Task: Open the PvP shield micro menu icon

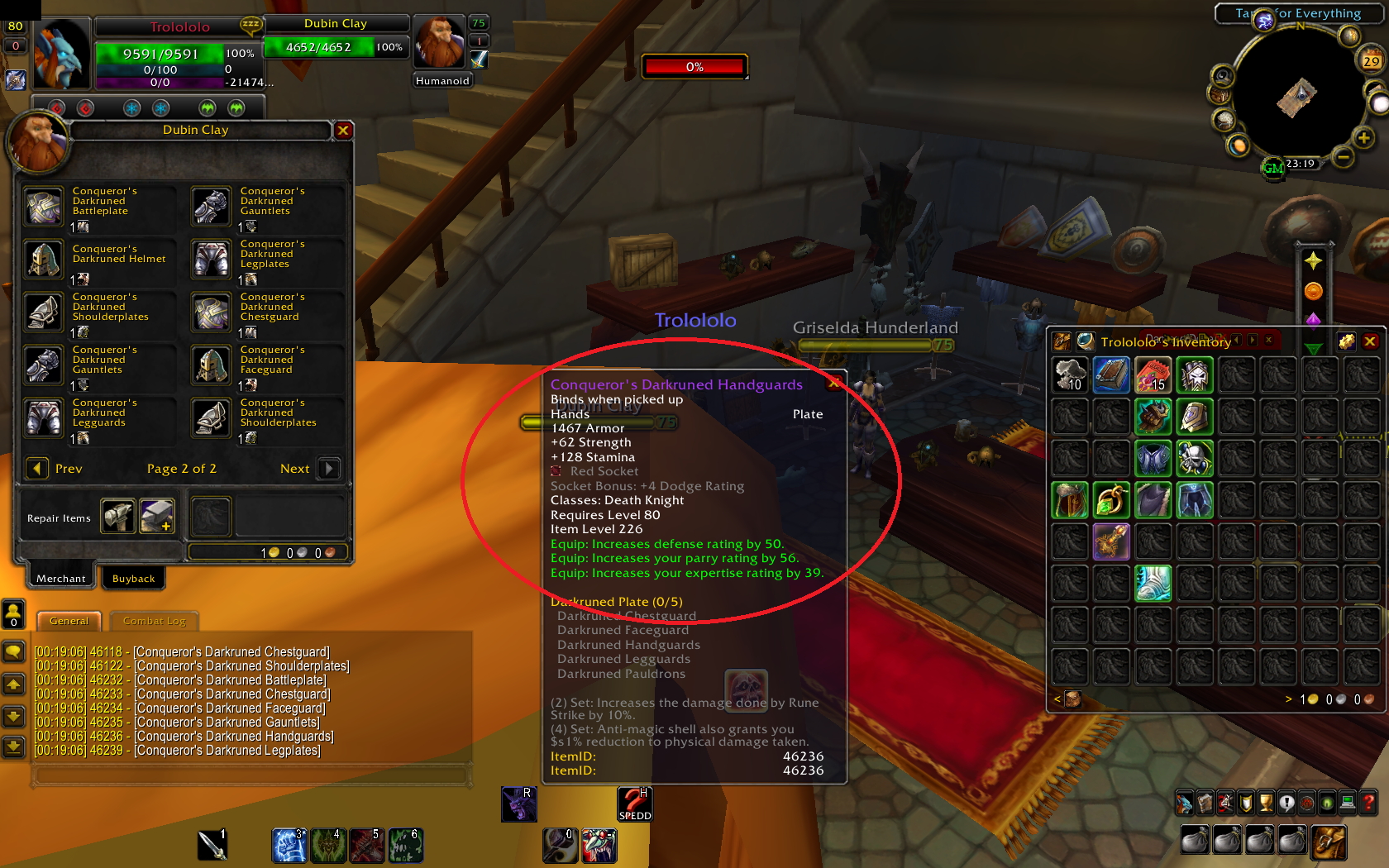Action: (x=1245, y=803)
